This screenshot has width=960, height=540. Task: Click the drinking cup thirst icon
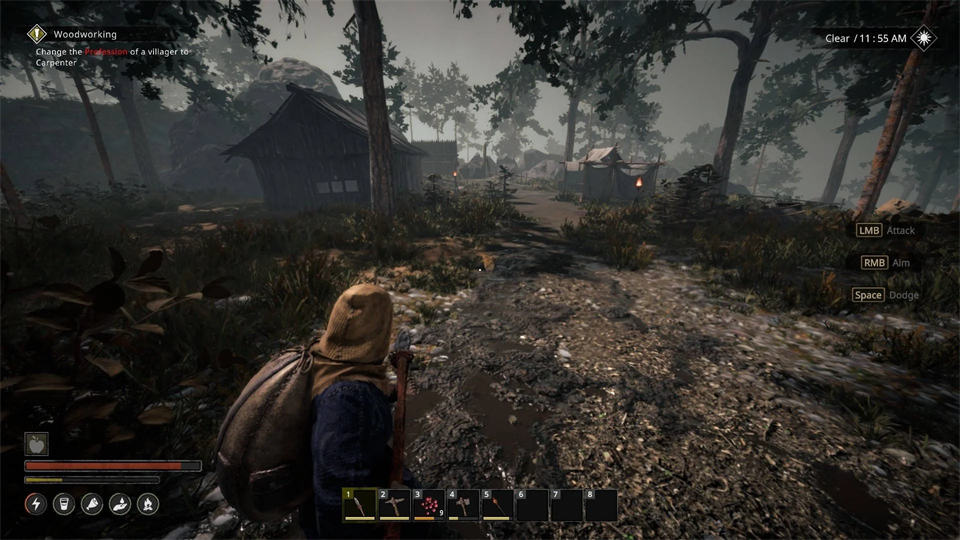pos(64,504)
